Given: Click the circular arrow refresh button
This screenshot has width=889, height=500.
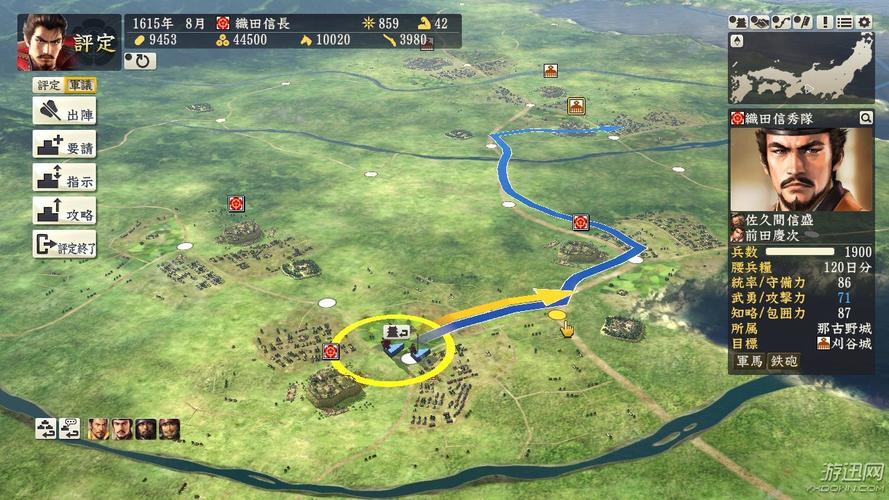Looking at the screenshot, I should point(139,60).
